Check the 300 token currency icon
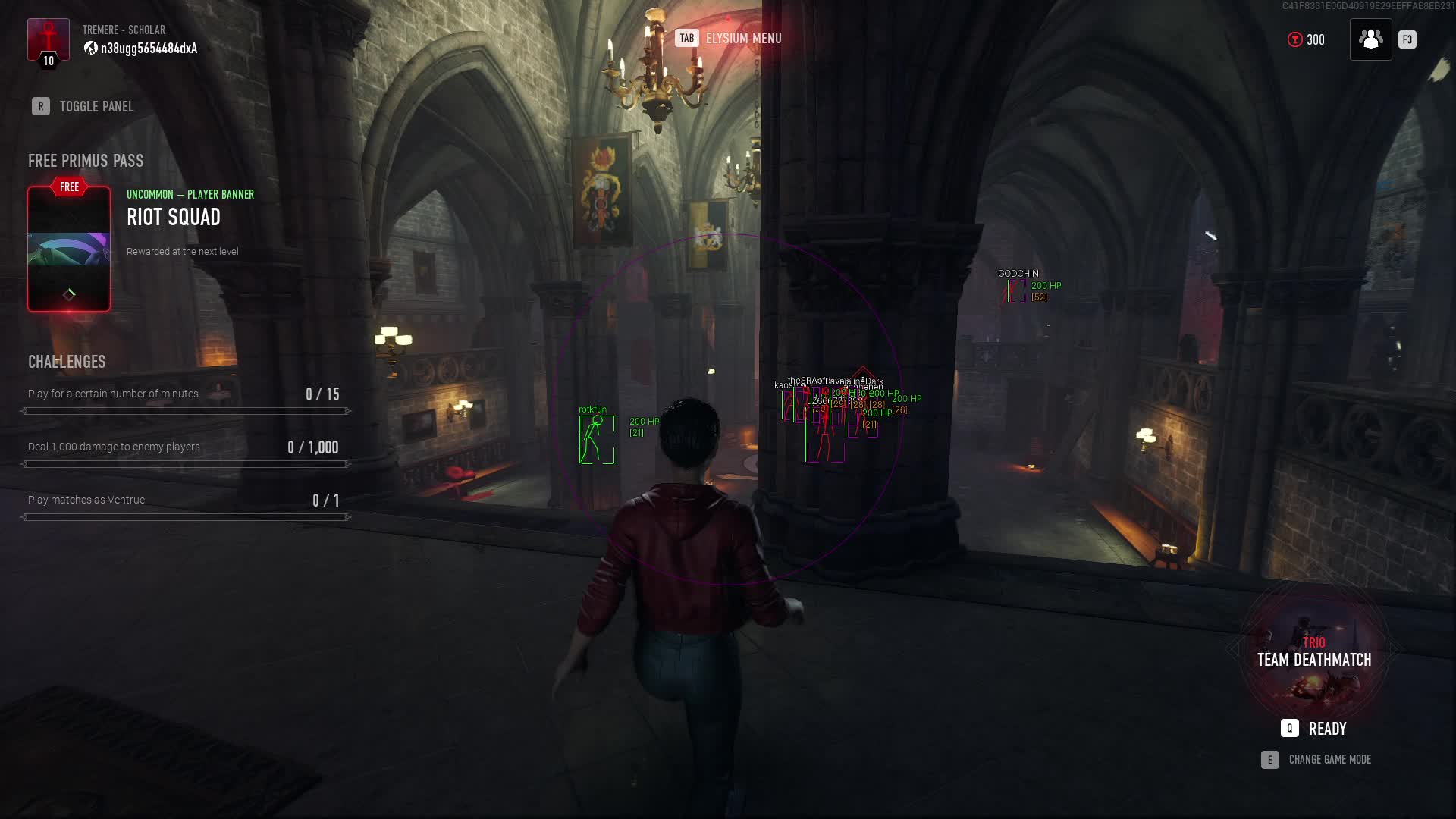The height and width of the screenshot is (819, 1456). (x=1295, y=39)
